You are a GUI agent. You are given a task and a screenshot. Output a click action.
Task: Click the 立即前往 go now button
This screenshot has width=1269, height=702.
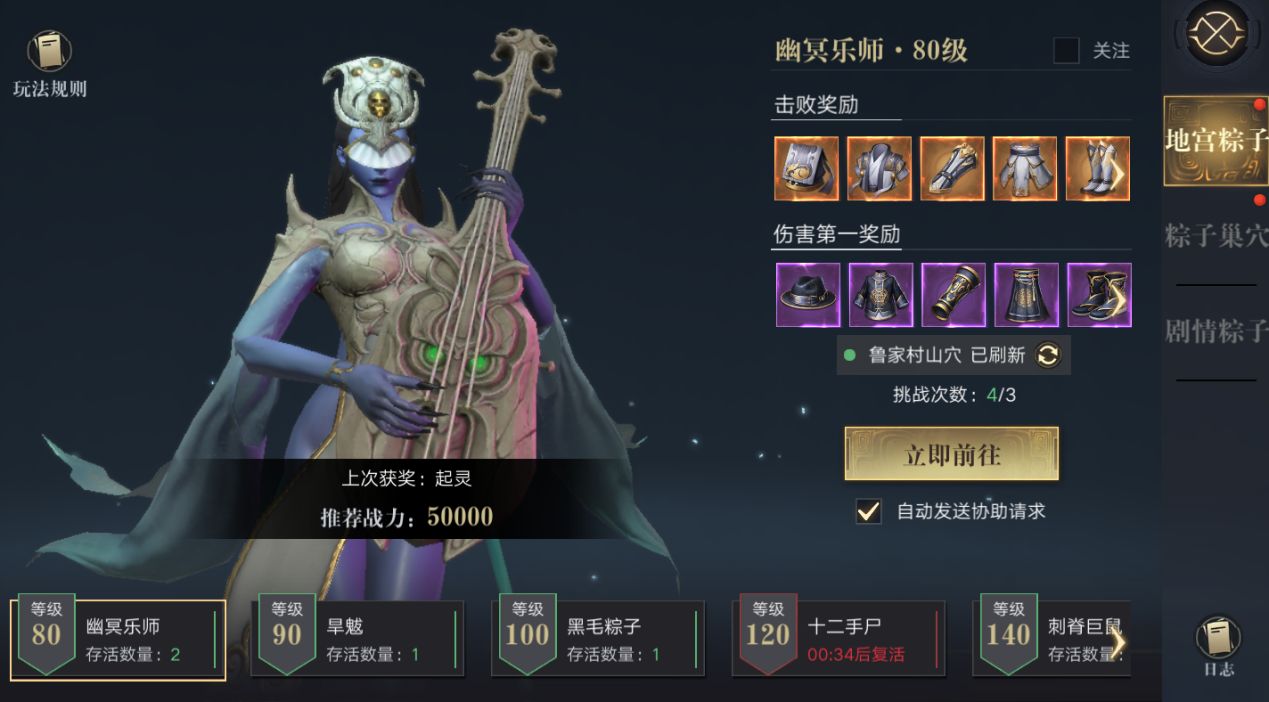(951, 454)
